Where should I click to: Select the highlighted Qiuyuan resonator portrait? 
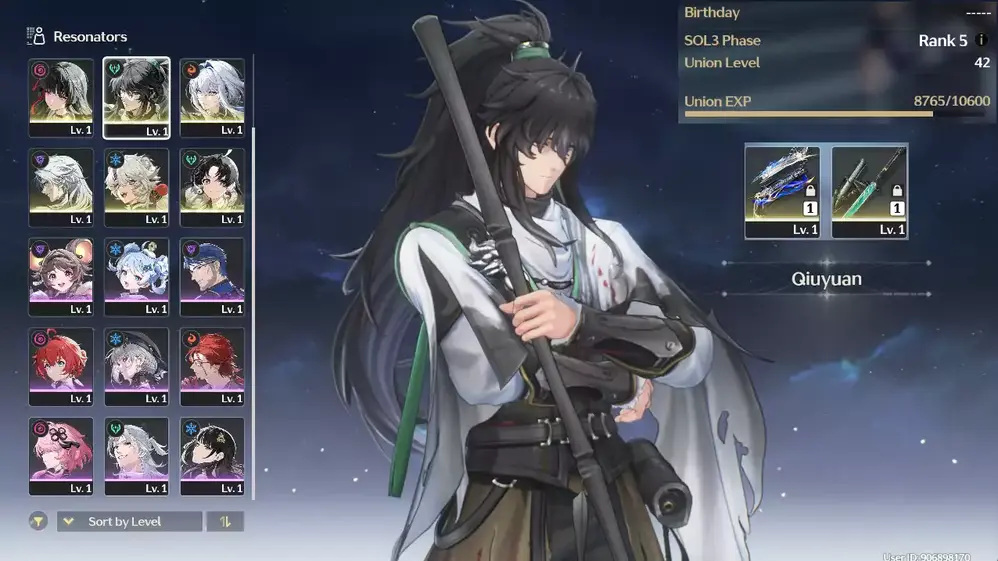[x=136, y=97]
